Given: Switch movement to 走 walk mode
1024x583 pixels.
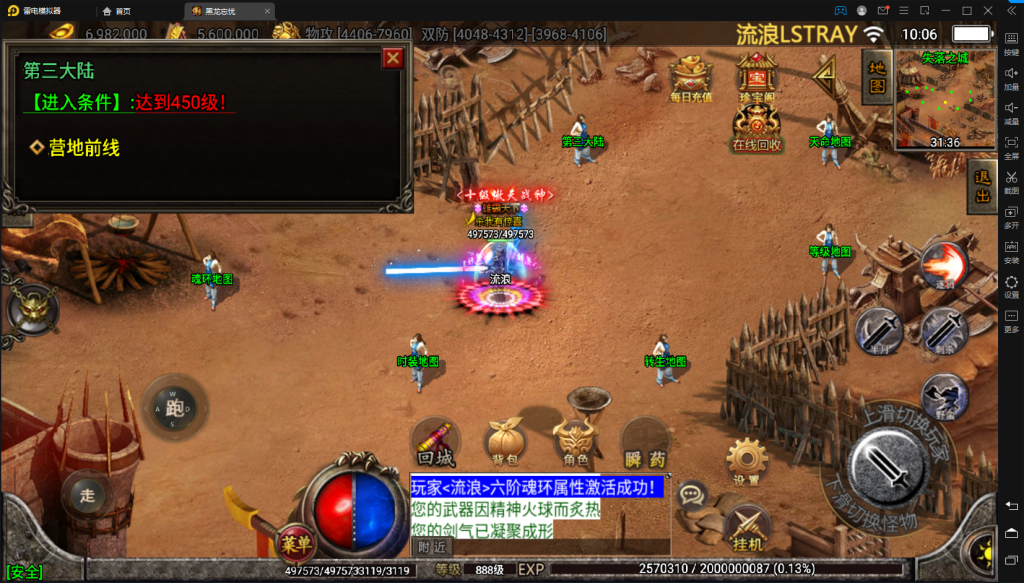Looking at the screenshot, I should (87, 493).
